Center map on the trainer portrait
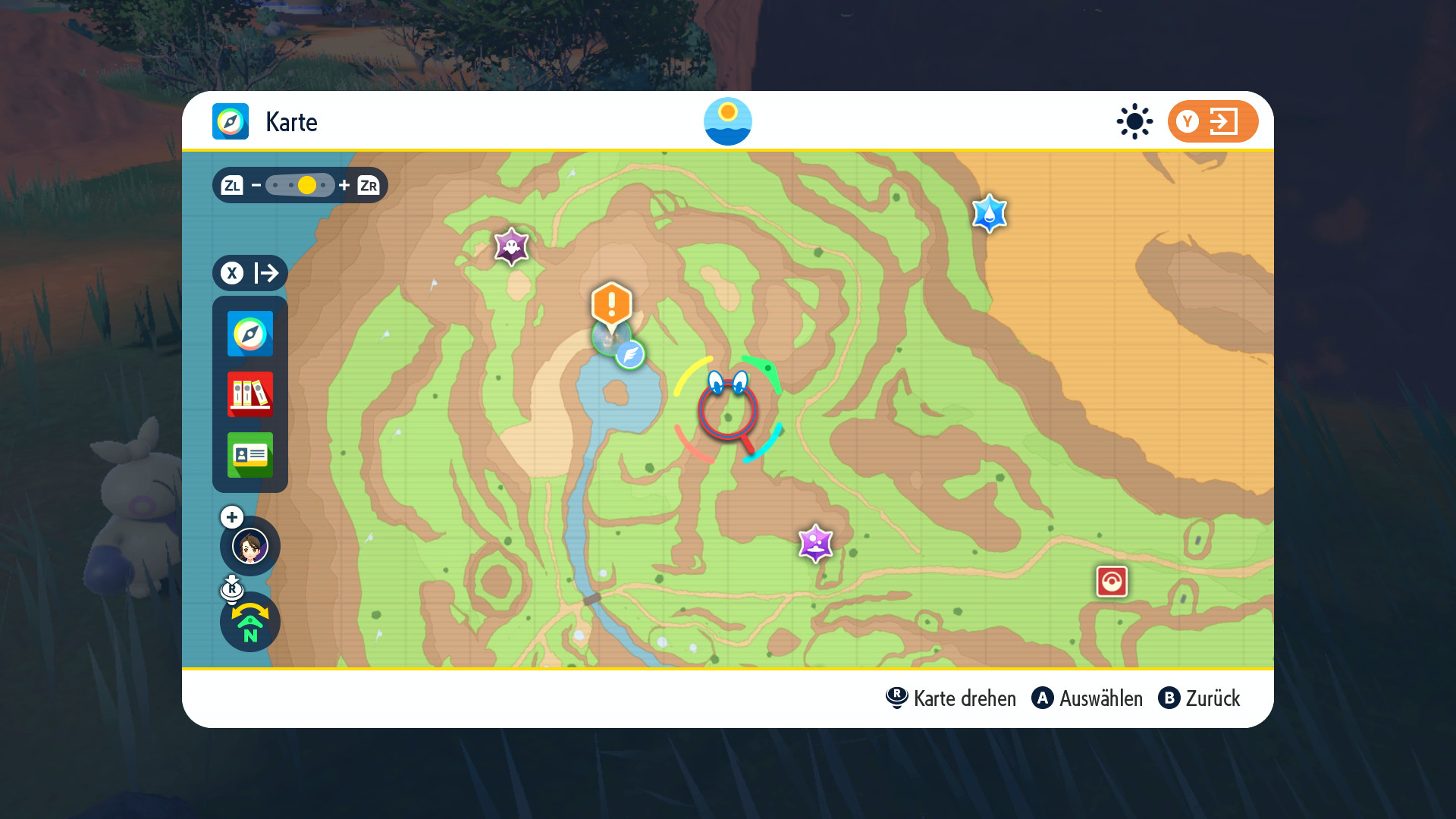The image size is (1456, 819). pyautogui.click(x=250, y=546)
